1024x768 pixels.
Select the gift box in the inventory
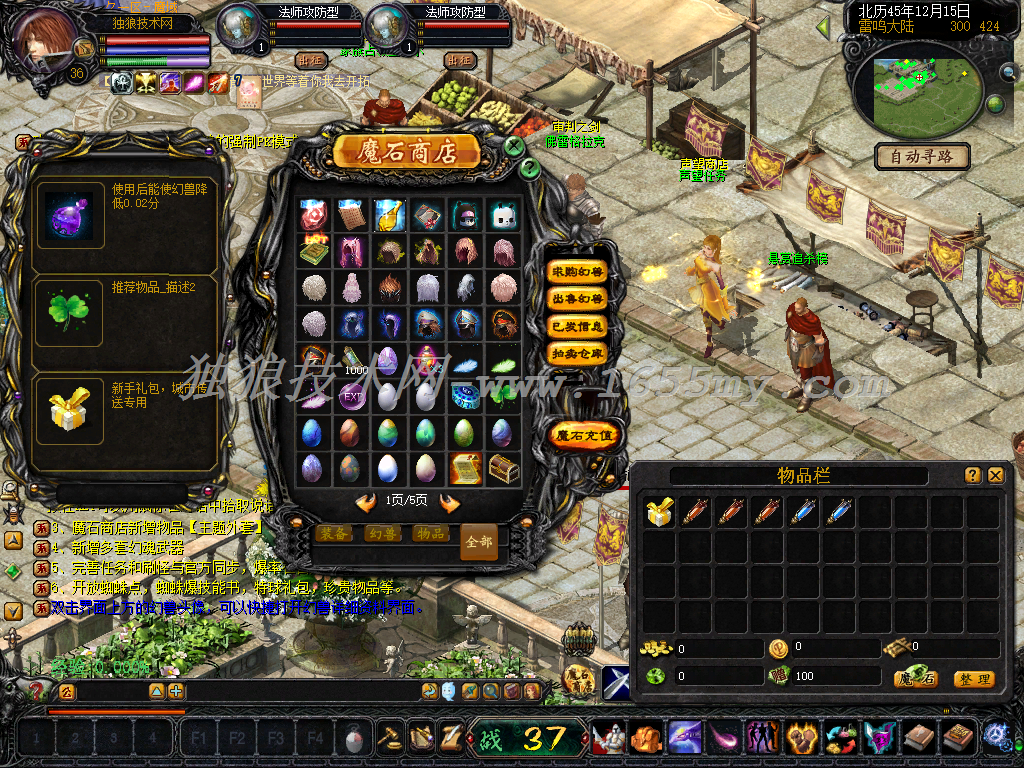(658, 513)
